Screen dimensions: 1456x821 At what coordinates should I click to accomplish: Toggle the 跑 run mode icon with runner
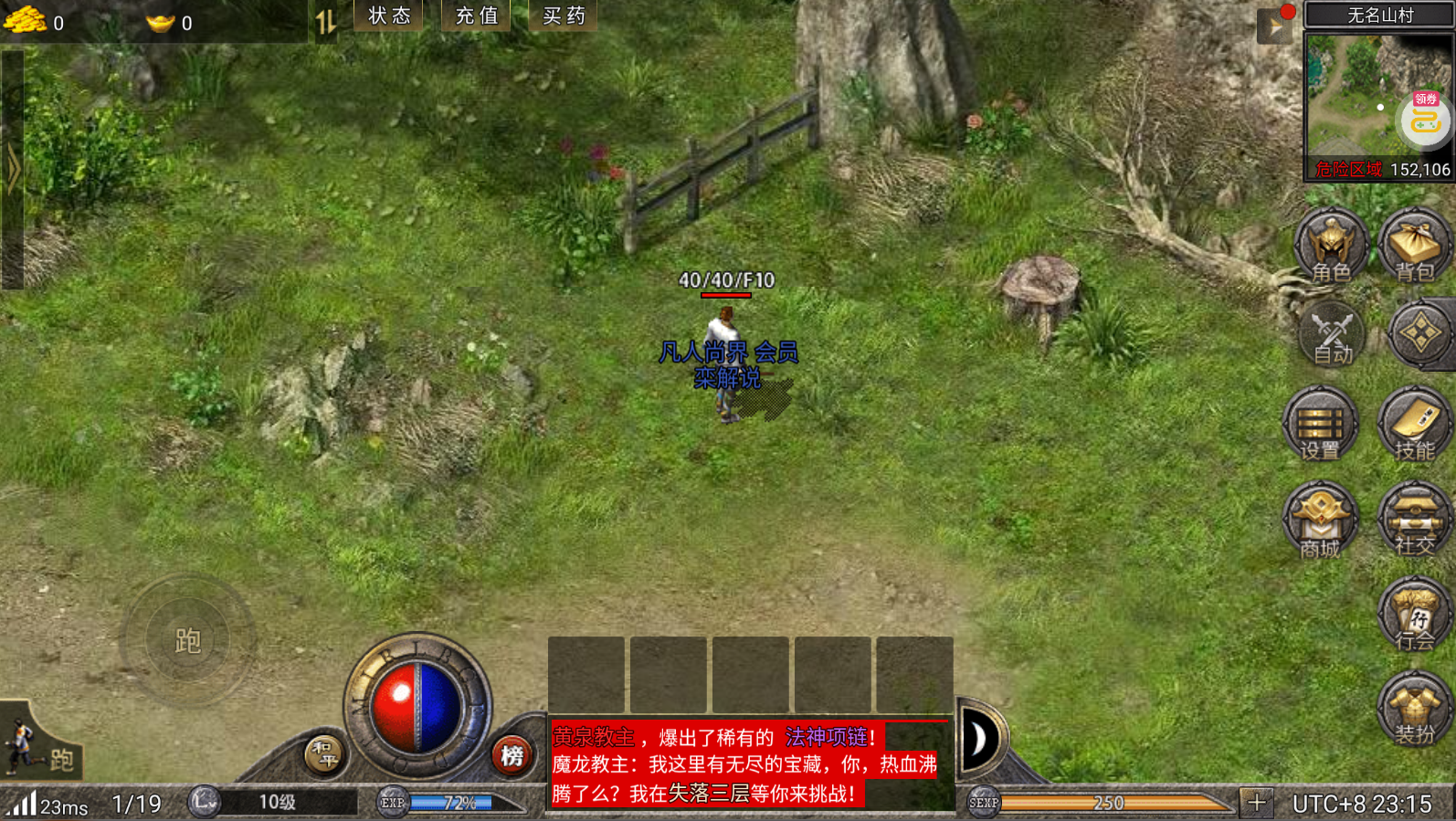40,747
